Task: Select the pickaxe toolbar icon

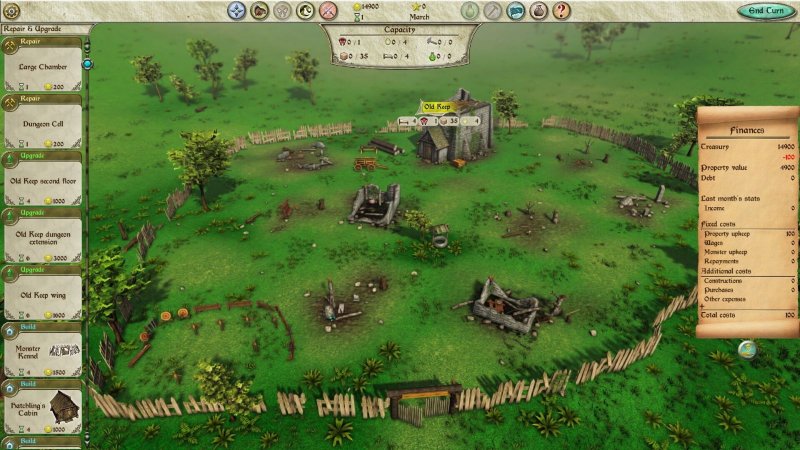Action: [x=493, y=11]
